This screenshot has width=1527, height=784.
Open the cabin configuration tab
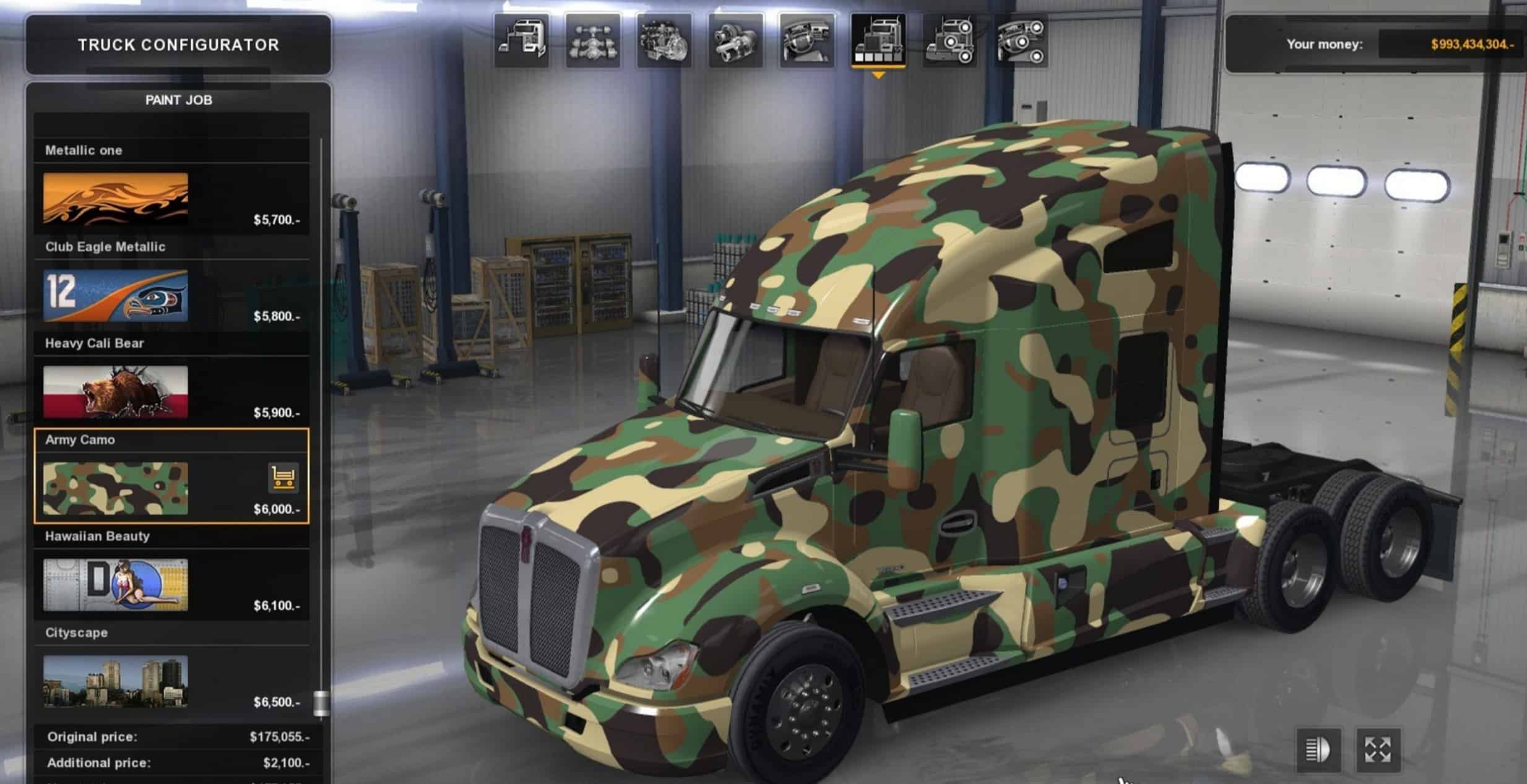pos(521,41)
